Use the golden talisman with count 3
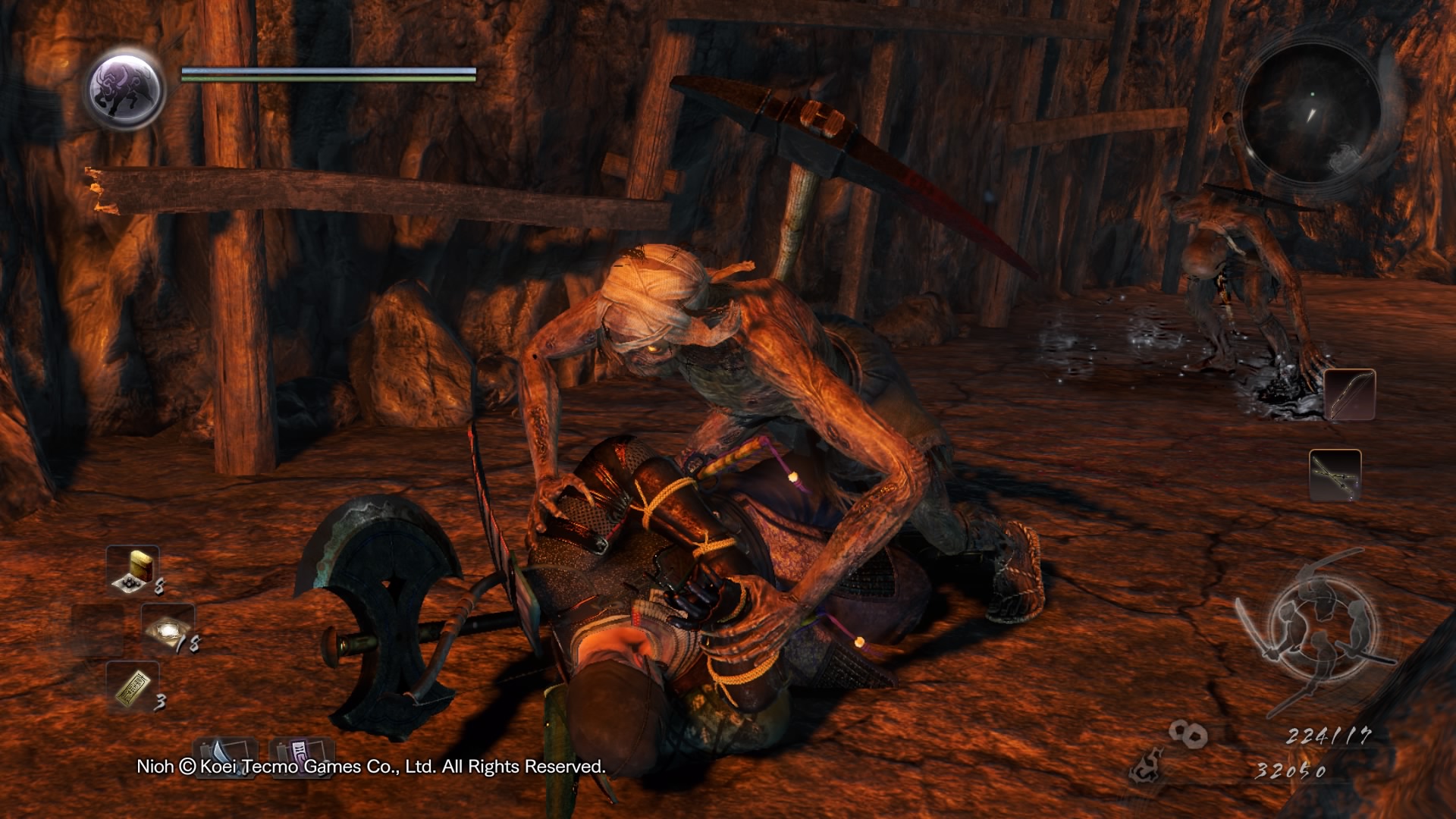The width and height of the screenshot is (1456, 819). click(133, 686)
